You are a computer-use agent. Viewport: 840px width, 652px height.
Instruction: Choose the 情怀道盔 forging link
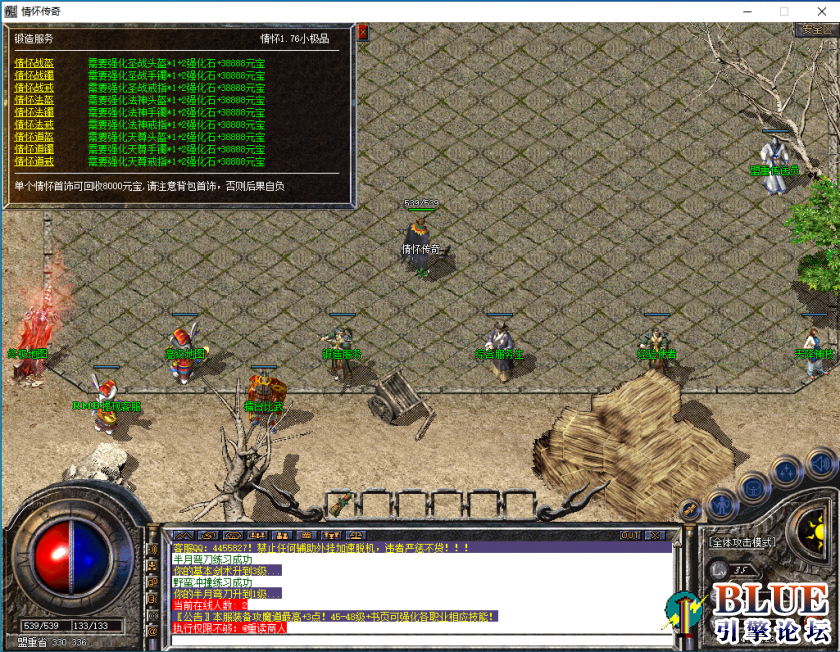pos(34,137)
